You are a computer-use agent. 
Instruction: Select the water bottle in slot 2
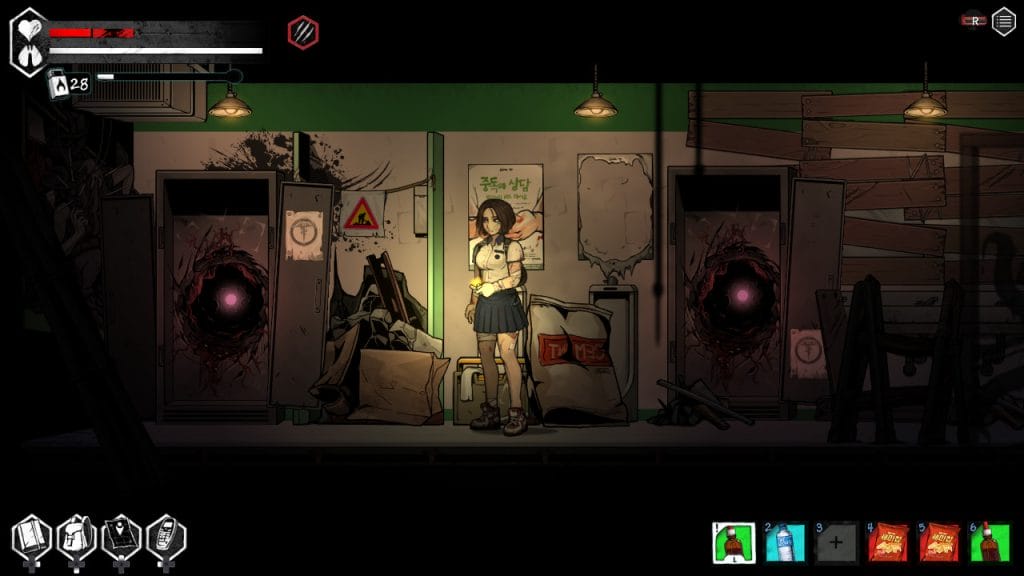tap(785, 542)
